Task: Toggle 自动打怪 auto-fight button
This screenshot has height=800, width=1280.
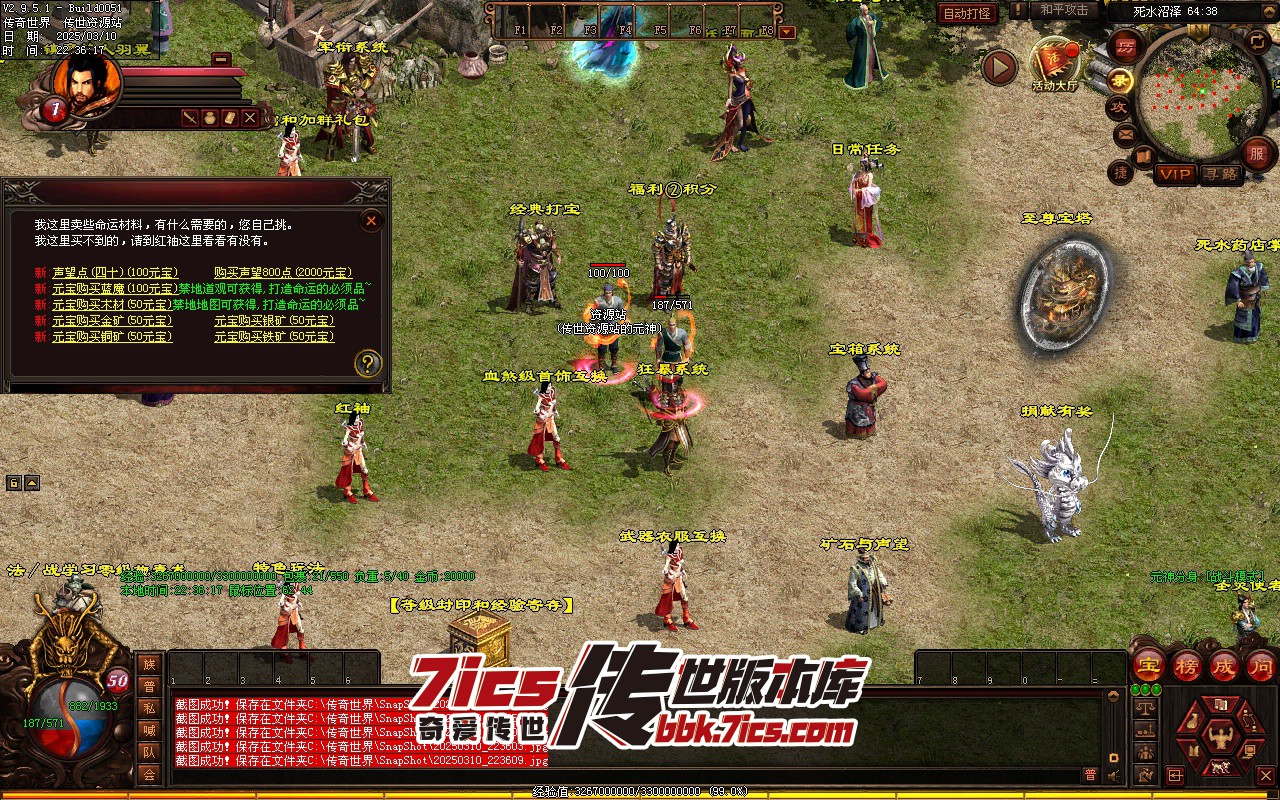Action: 967,13
